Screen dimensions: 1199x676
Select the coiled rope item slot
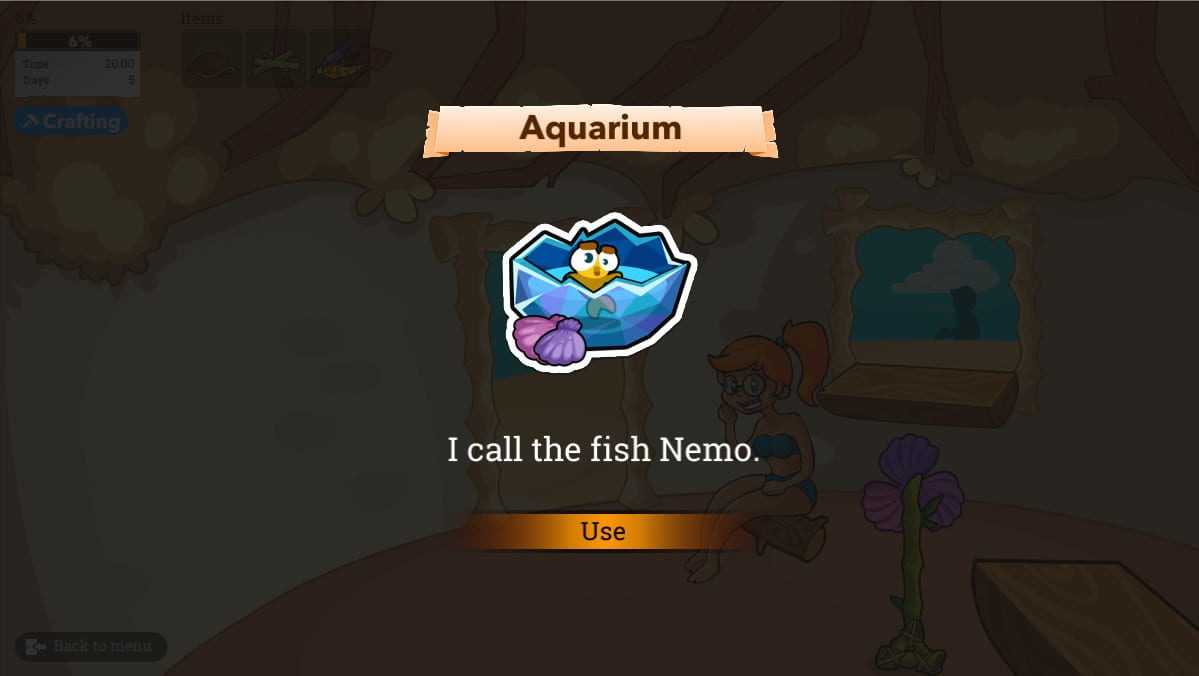point(211,60)
